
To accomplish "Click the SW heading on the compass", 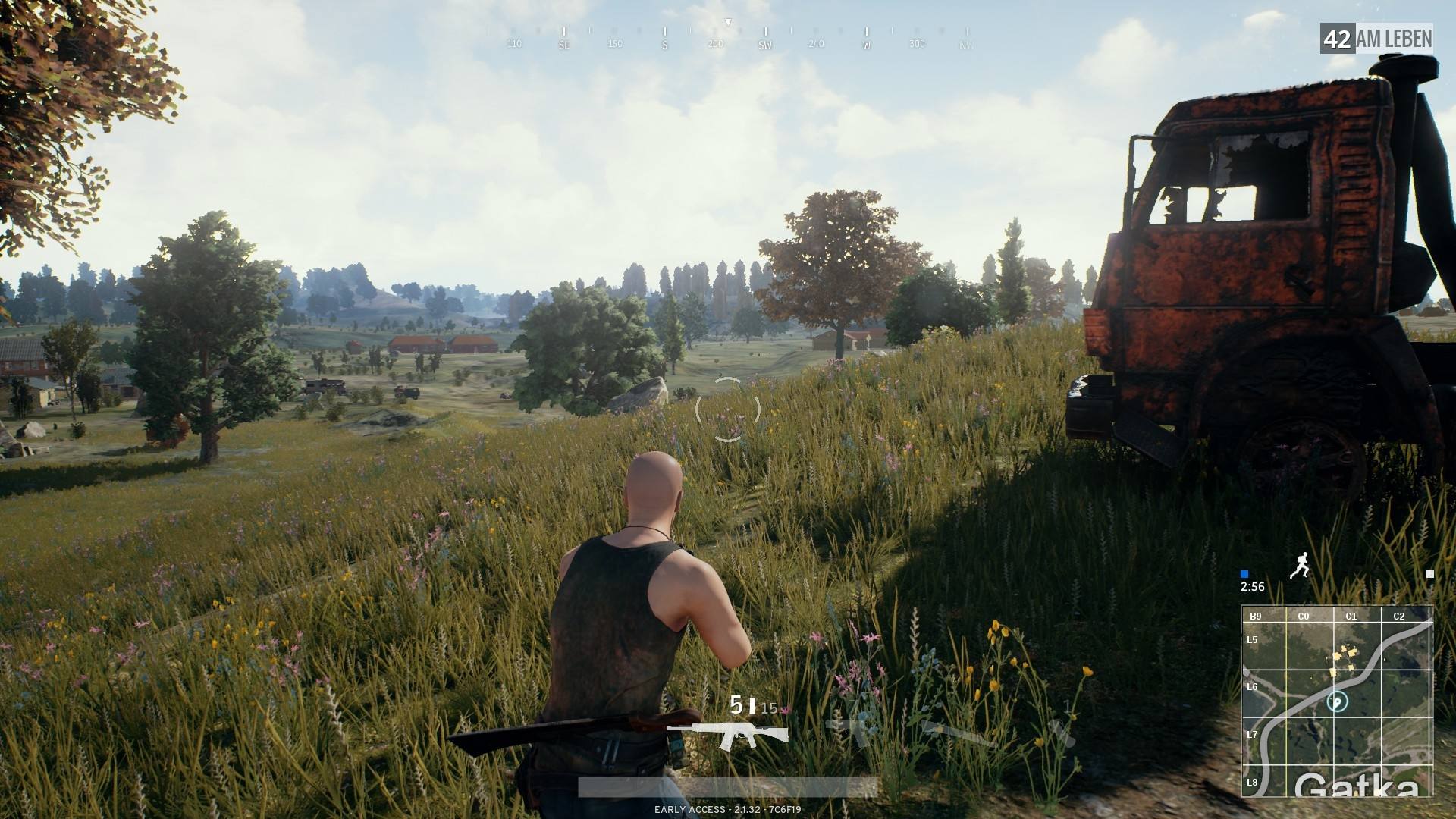I will click(x=764, y=45).
